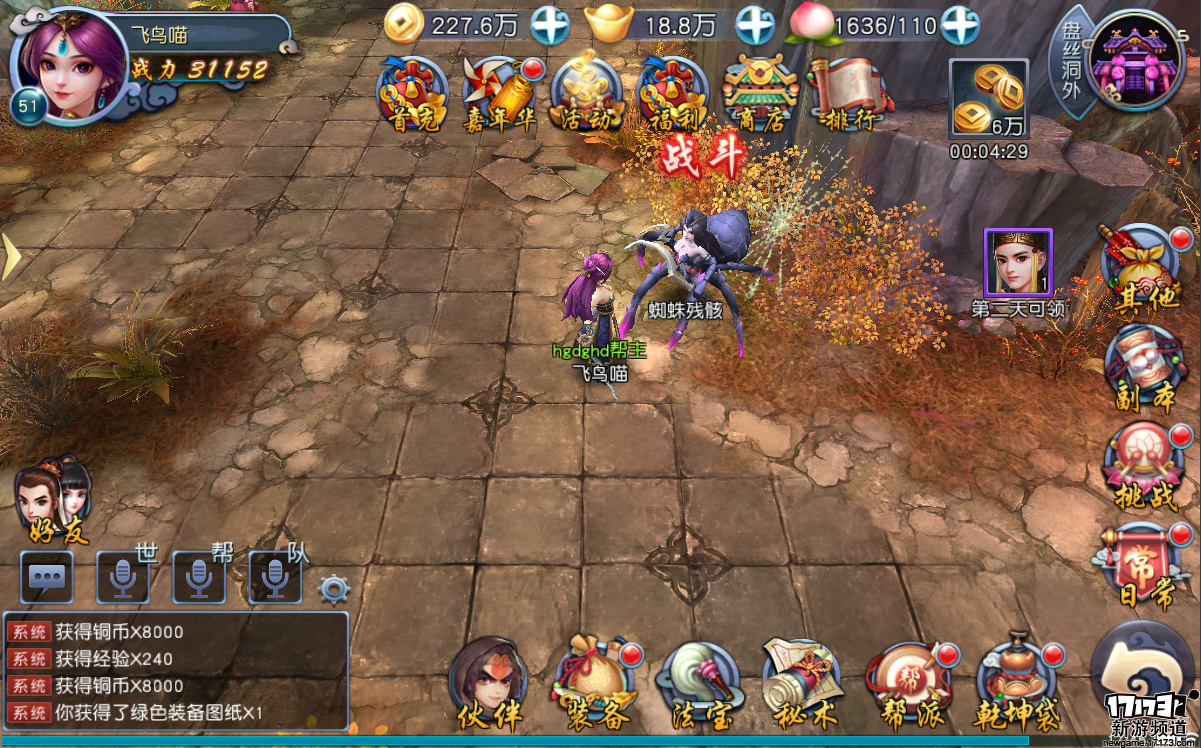
Task: Click the plus button beside copper coins
Action: 550,25
